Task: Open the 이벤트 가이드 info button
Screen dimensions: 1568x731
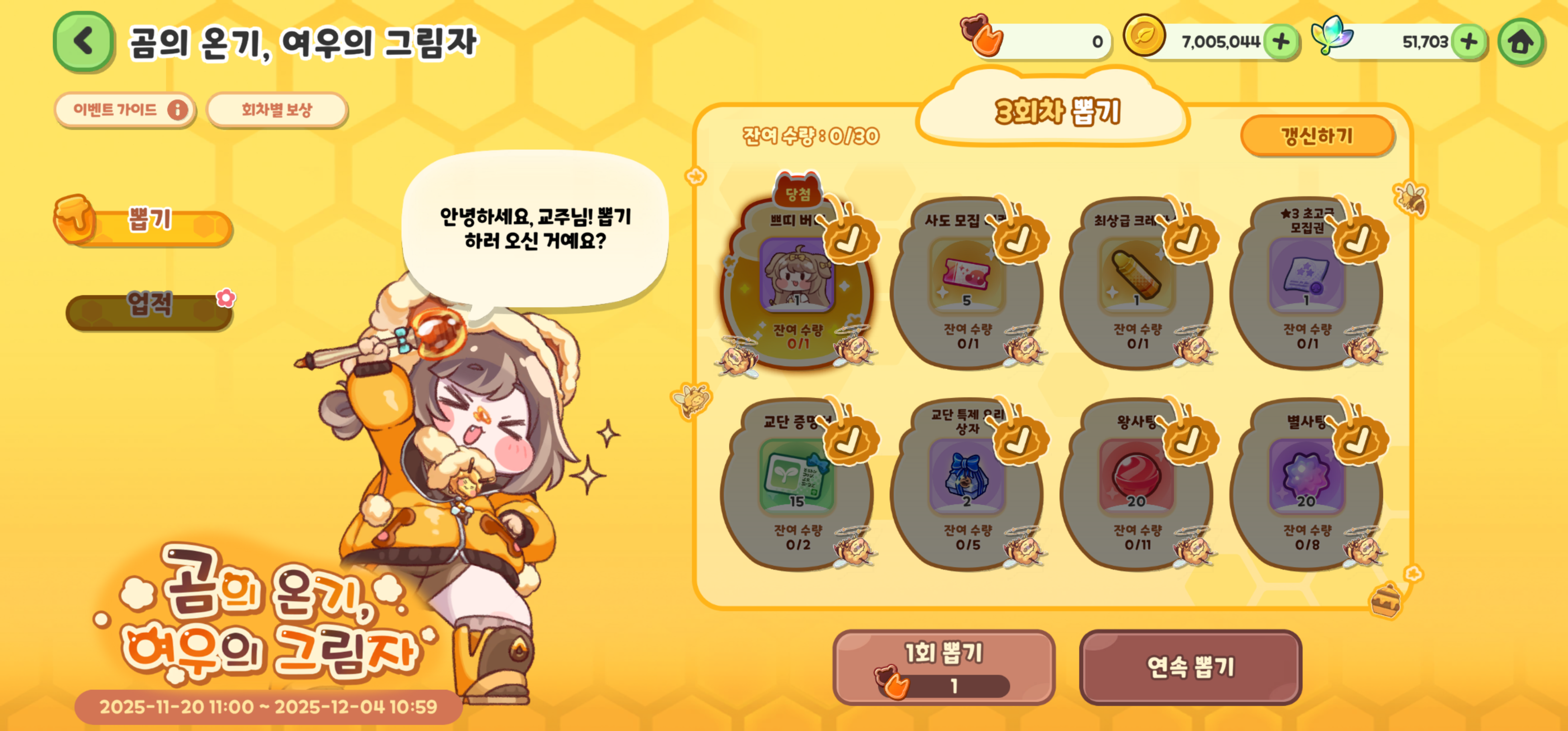Action: coord(125,110)
